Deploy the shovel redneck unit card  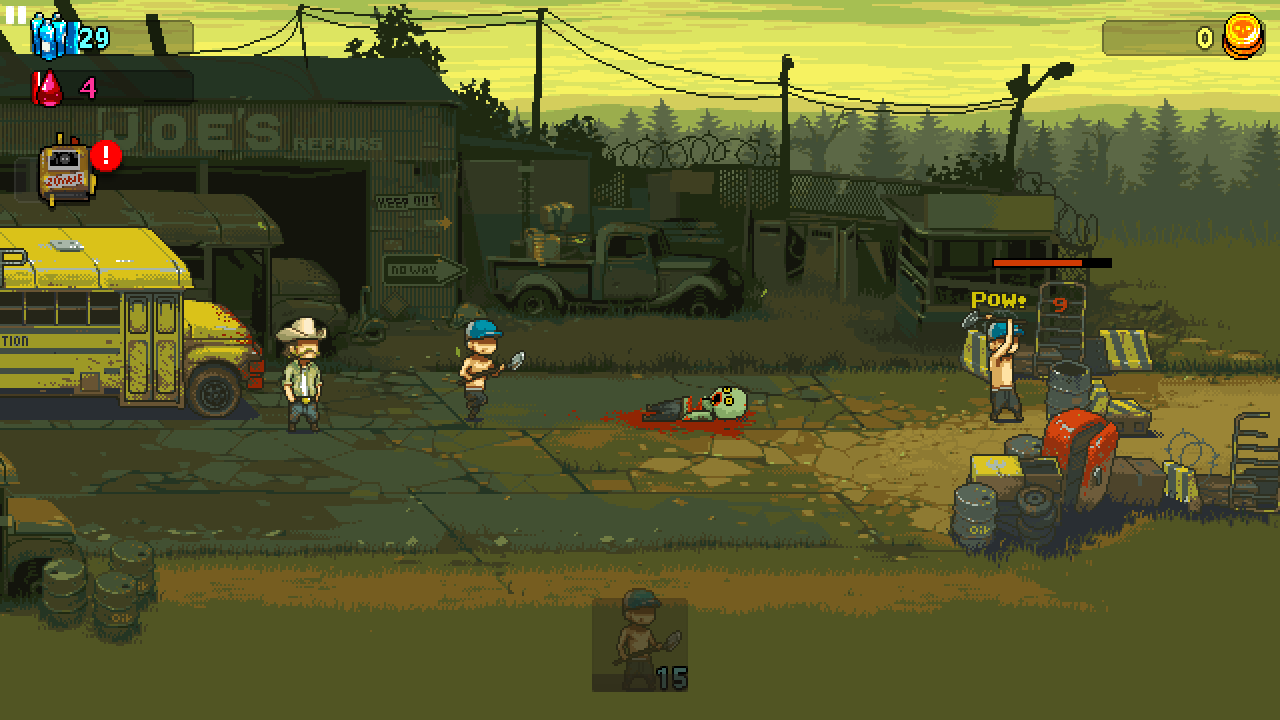pos(640,644)
